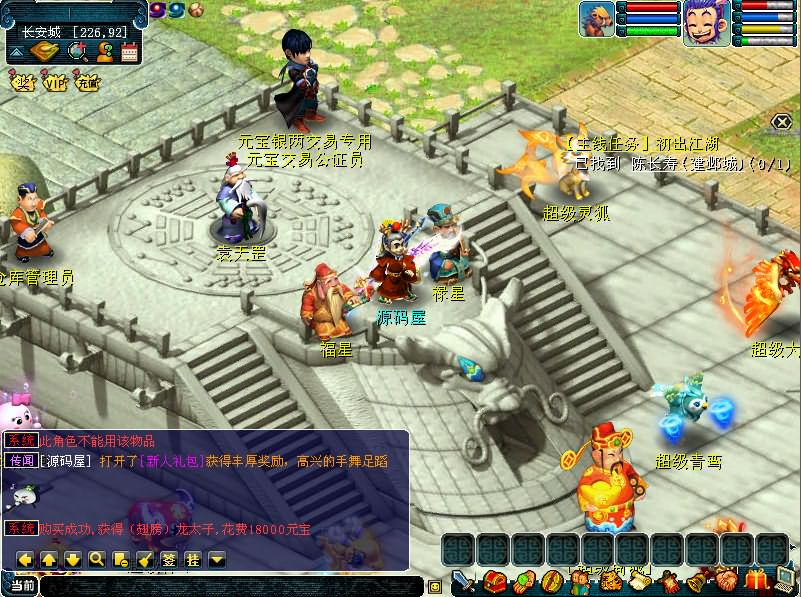This screenshot has width=801, height=597.
Task: Open the VIP badge
Action: pyautogui.click(x=54, y=83)
